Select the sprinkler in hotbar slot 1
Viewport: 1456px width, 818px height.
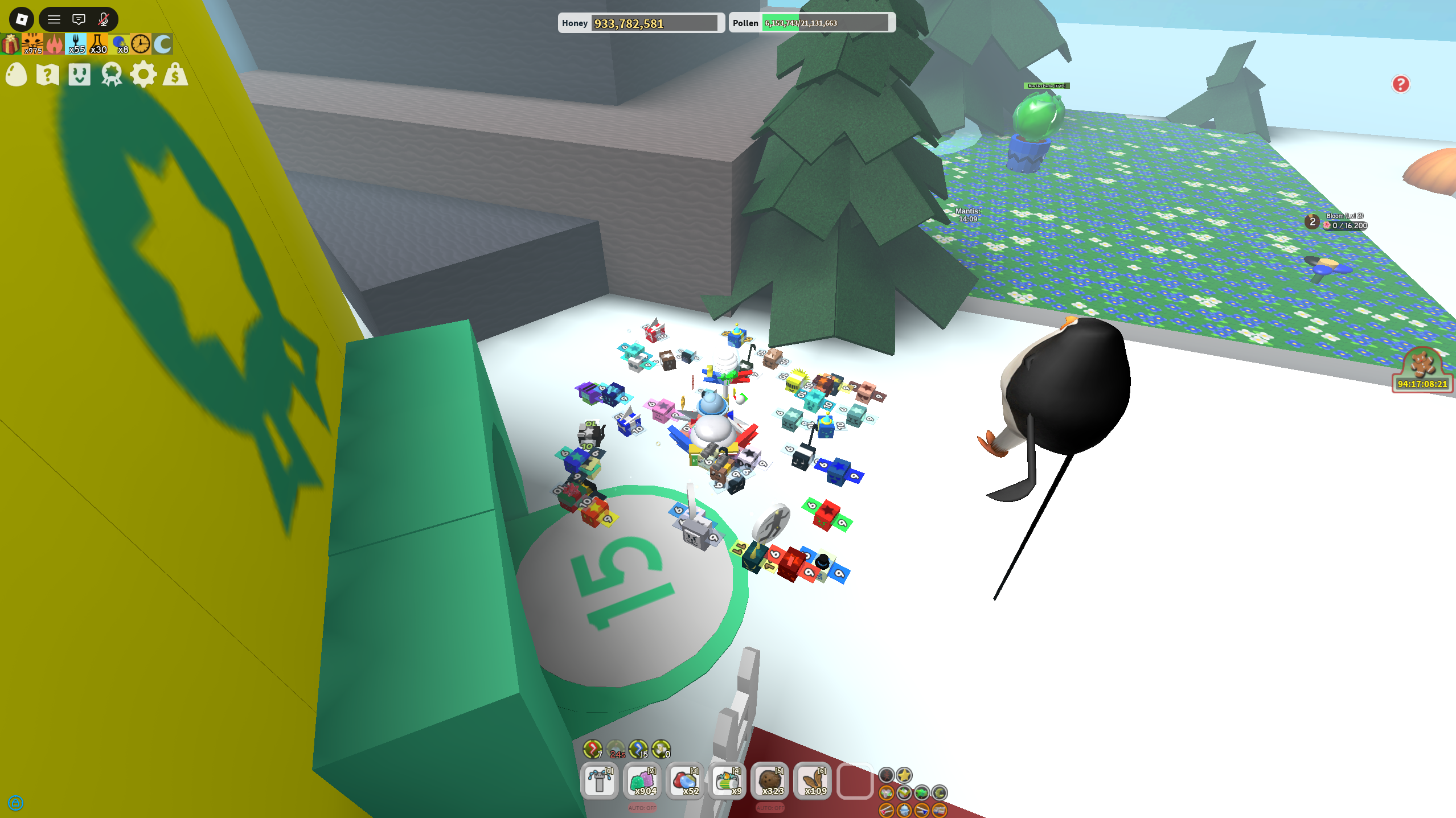coord(598,782)
